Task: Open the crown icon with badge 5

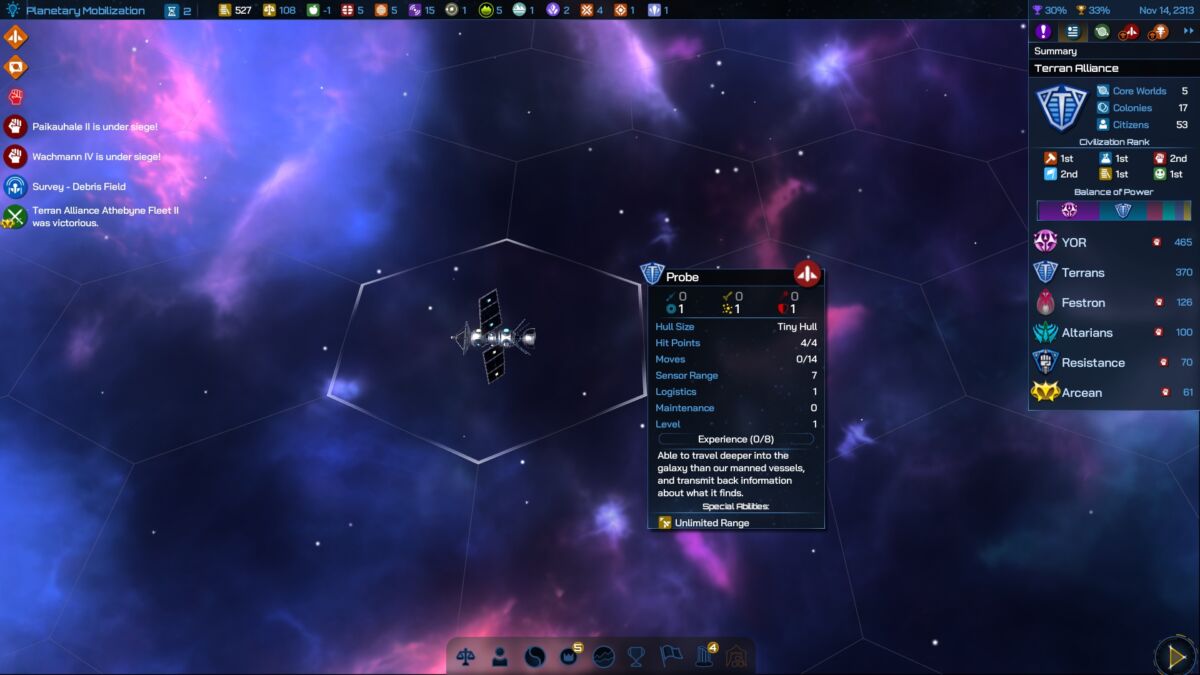Action: coord(570,656)
